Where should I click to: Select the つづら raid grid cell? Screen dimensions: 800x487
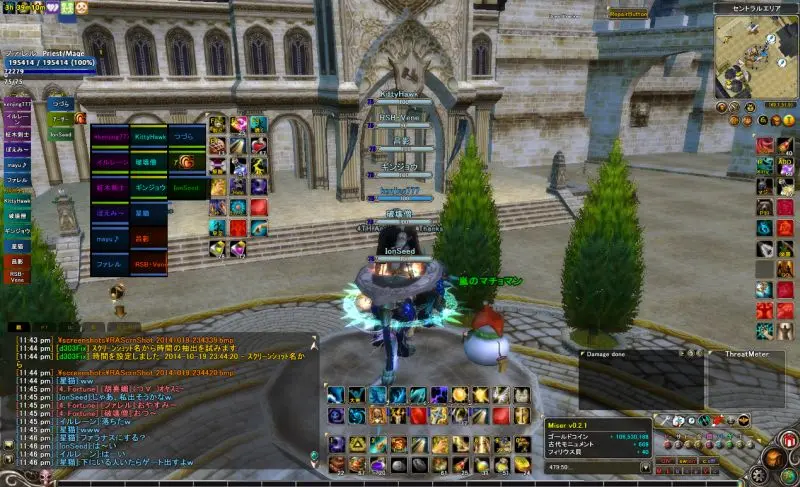[187, 136]
